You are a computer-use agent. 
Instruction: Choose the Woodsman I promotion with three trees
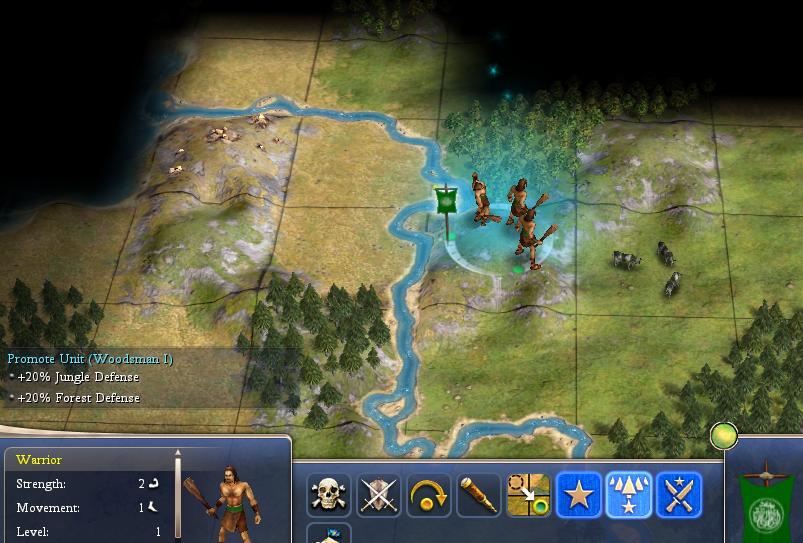pyautogui.click(x=629, y=495)
